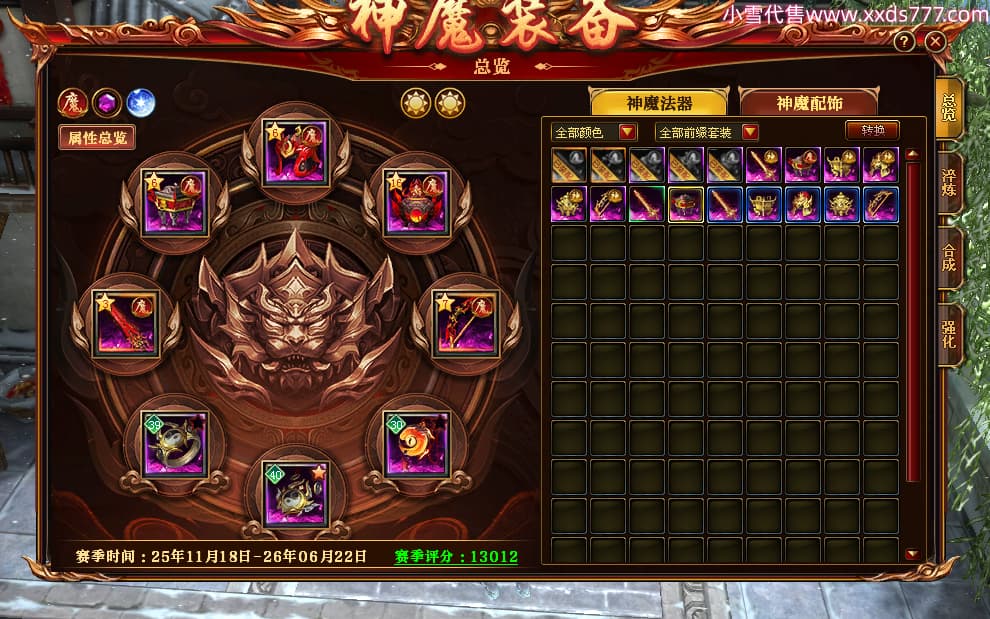
Task: Switch to the 神魔法器 tab
Action: click(x=659, y=103)
